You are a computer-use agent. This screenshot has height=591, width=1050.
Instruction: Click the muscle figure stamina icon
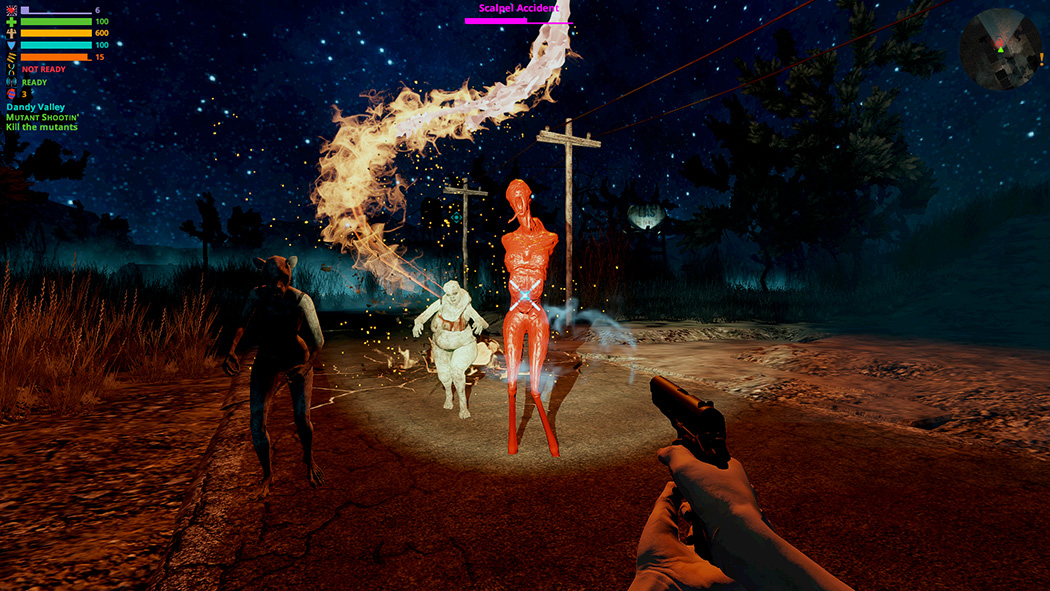click(x=11, y=33)
